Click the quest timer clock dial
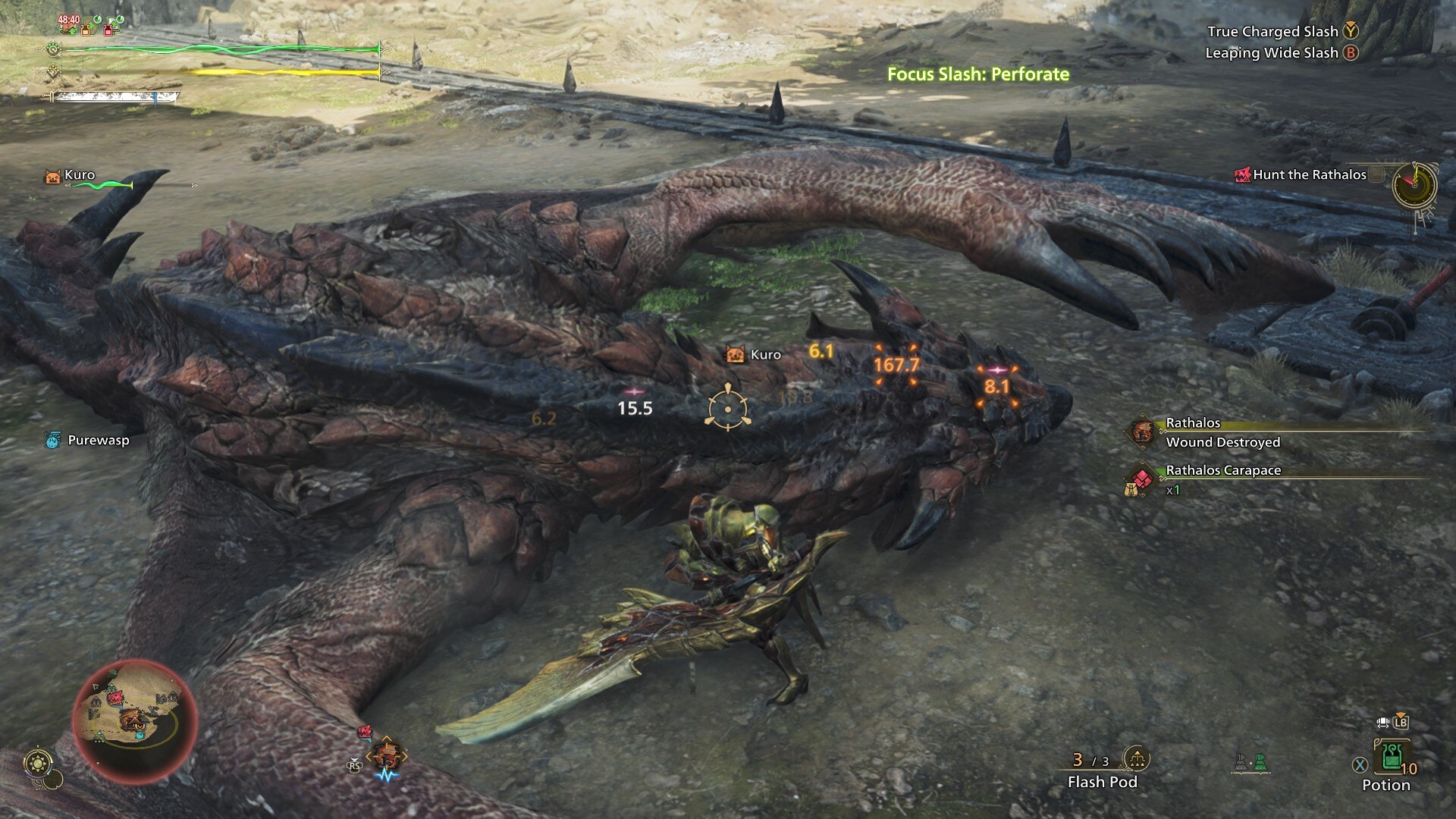 (x=1414, y=184)
